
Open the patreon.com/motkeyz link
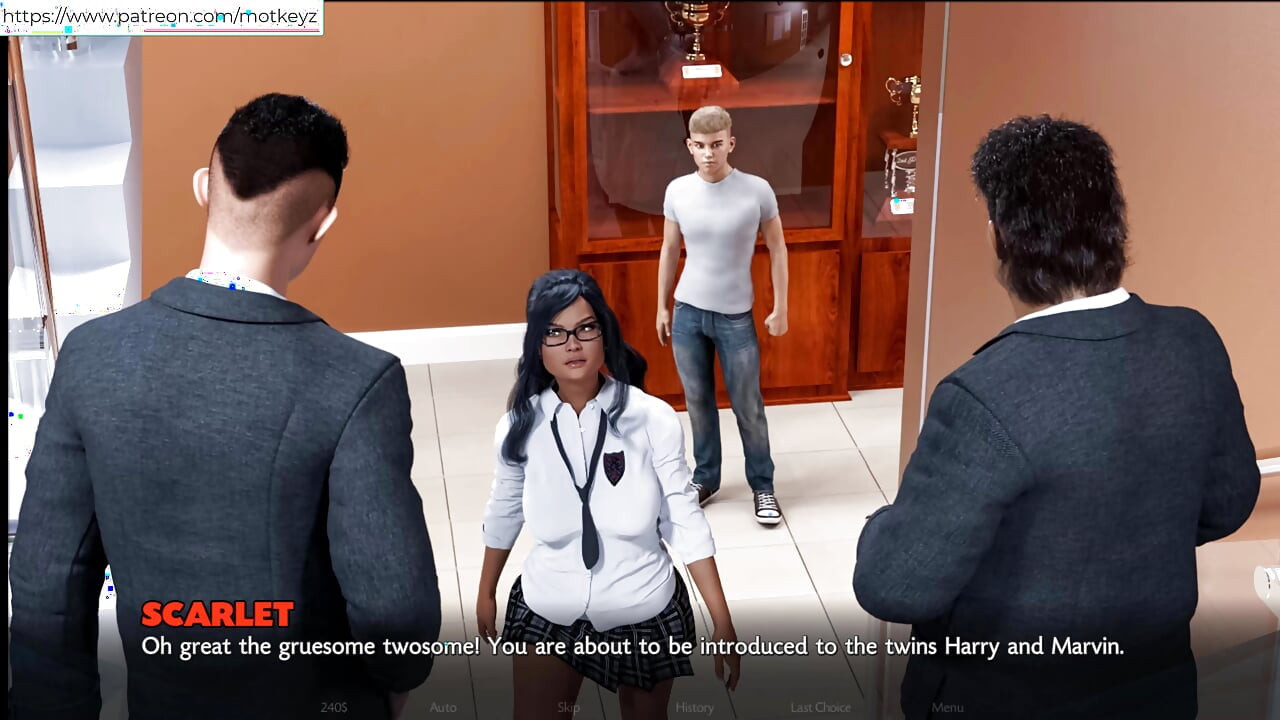tap(160, 15)
